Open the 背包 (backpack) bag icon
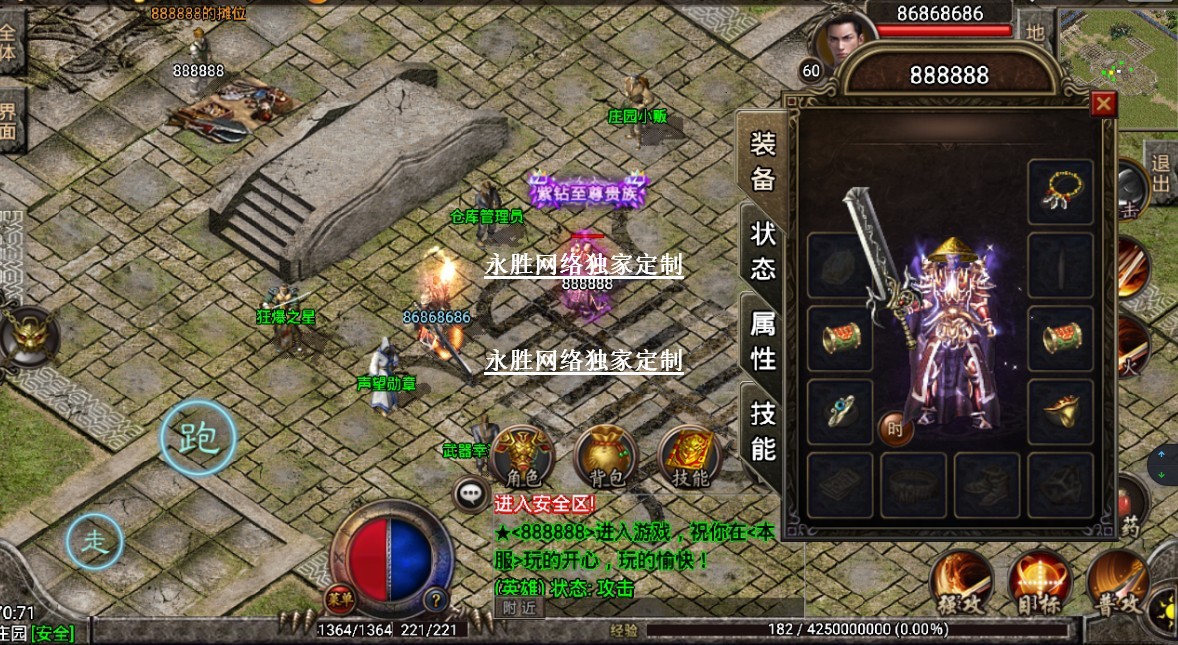The image size is (1178, 645). pyautogui.click(x=606, y=458)
